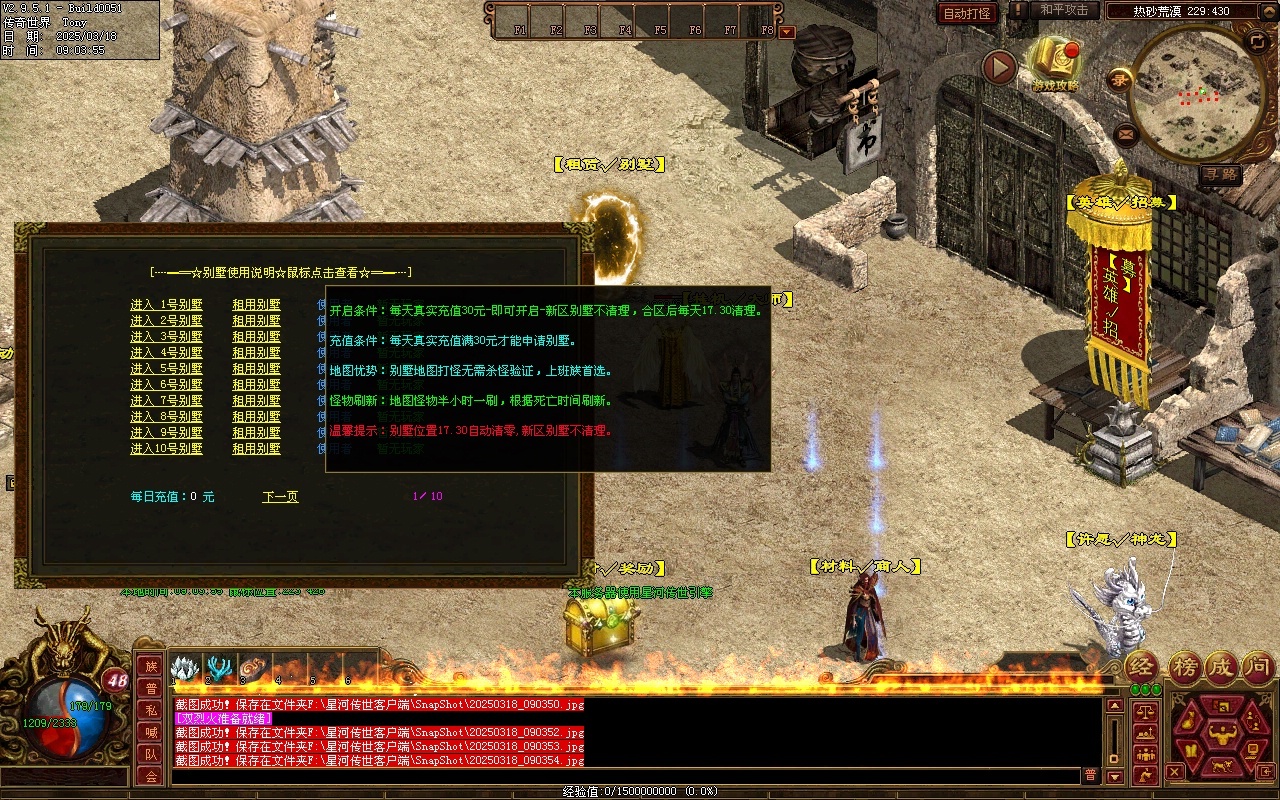The width and height of the screenshot is (1280, 800).
Task: Open the rankings button (榜)
Action: pos(1184,667)
